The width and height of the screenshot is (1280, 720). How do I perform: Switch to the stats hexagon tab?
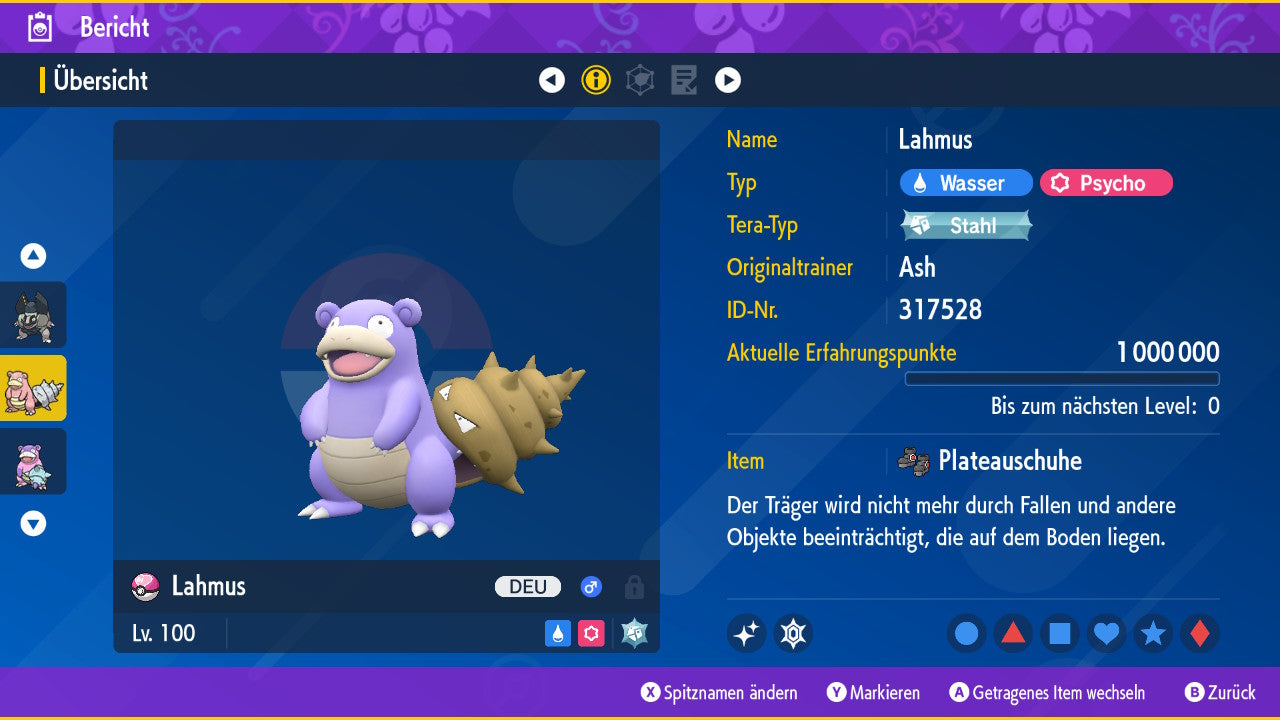click(x=640, y=80)
